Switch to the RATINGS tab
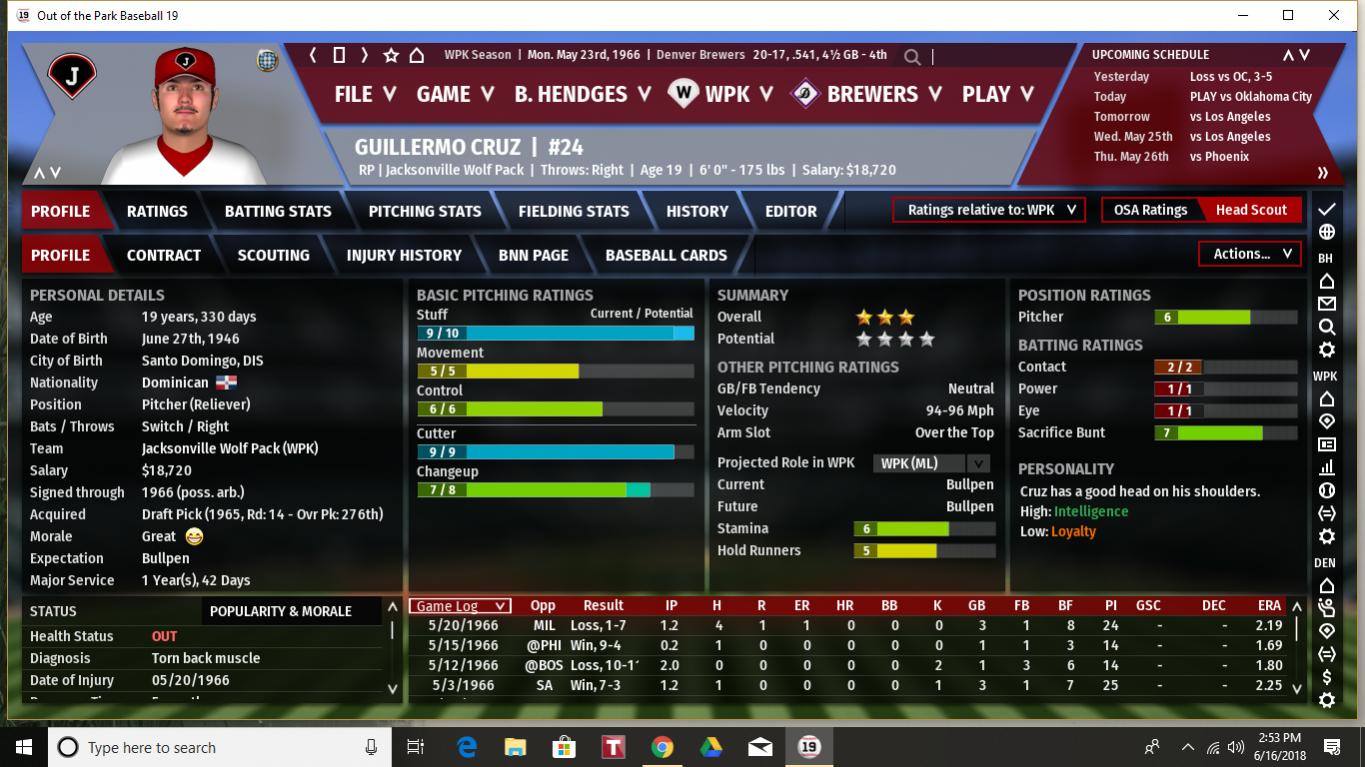The image size is (1365, 767). 157,211
